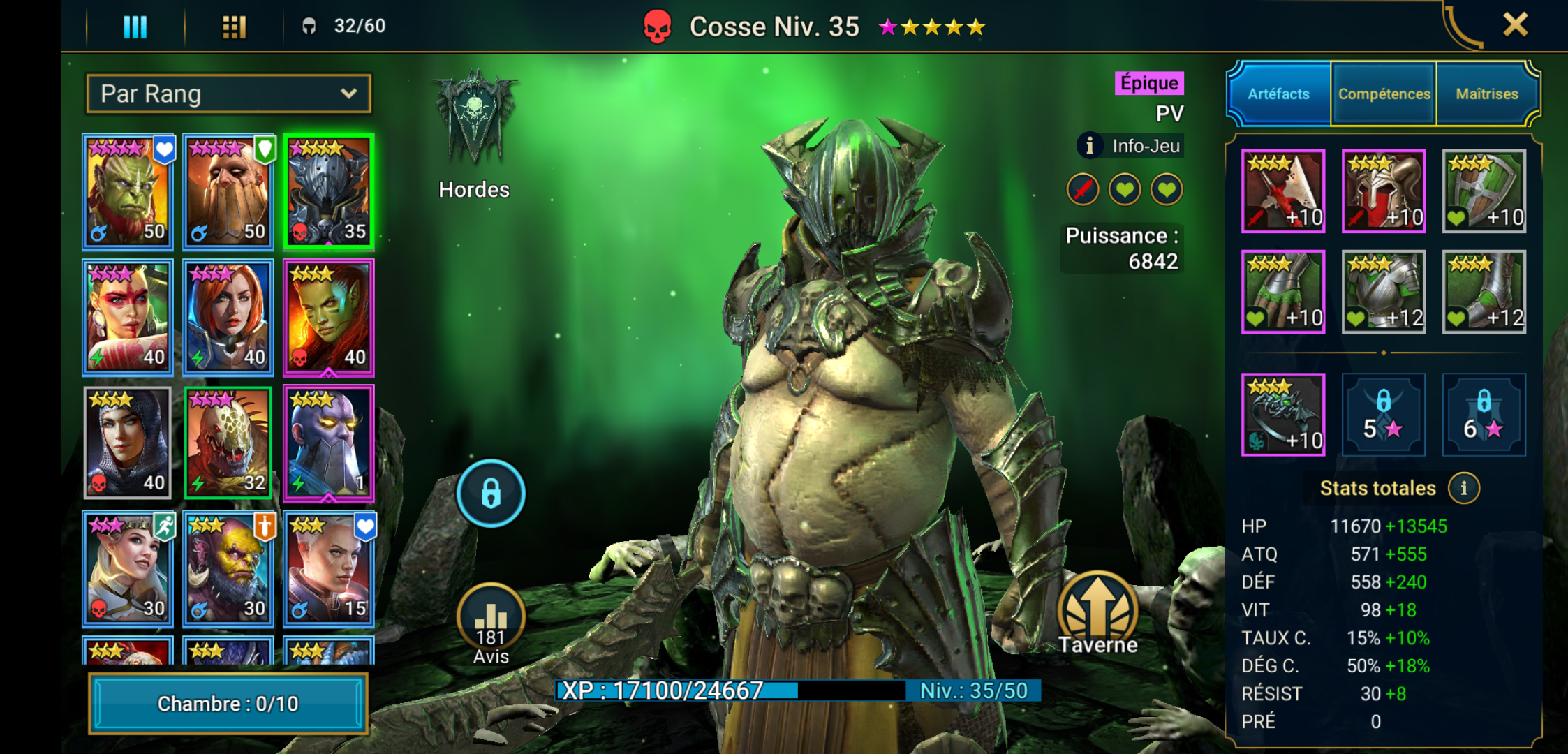Image resolution: width=1568 pixels, height=754 pixels.
Task: Click the locked 6-star accessory slot
Action: (1484, 415)
